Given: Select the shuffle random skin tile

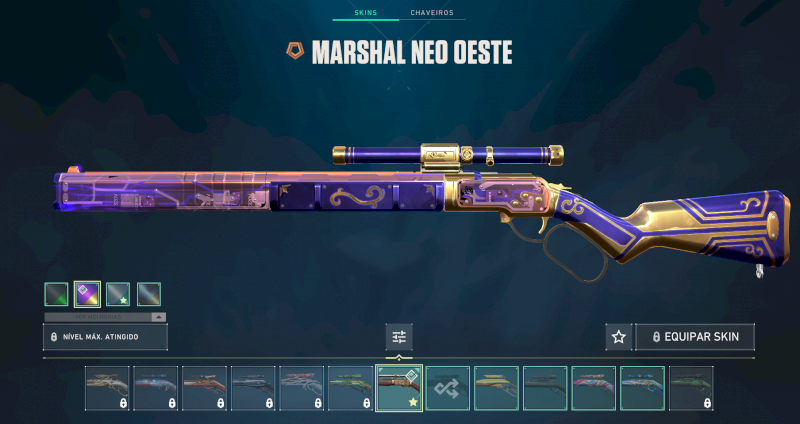Looking at the screenshot, I should 447,388.
